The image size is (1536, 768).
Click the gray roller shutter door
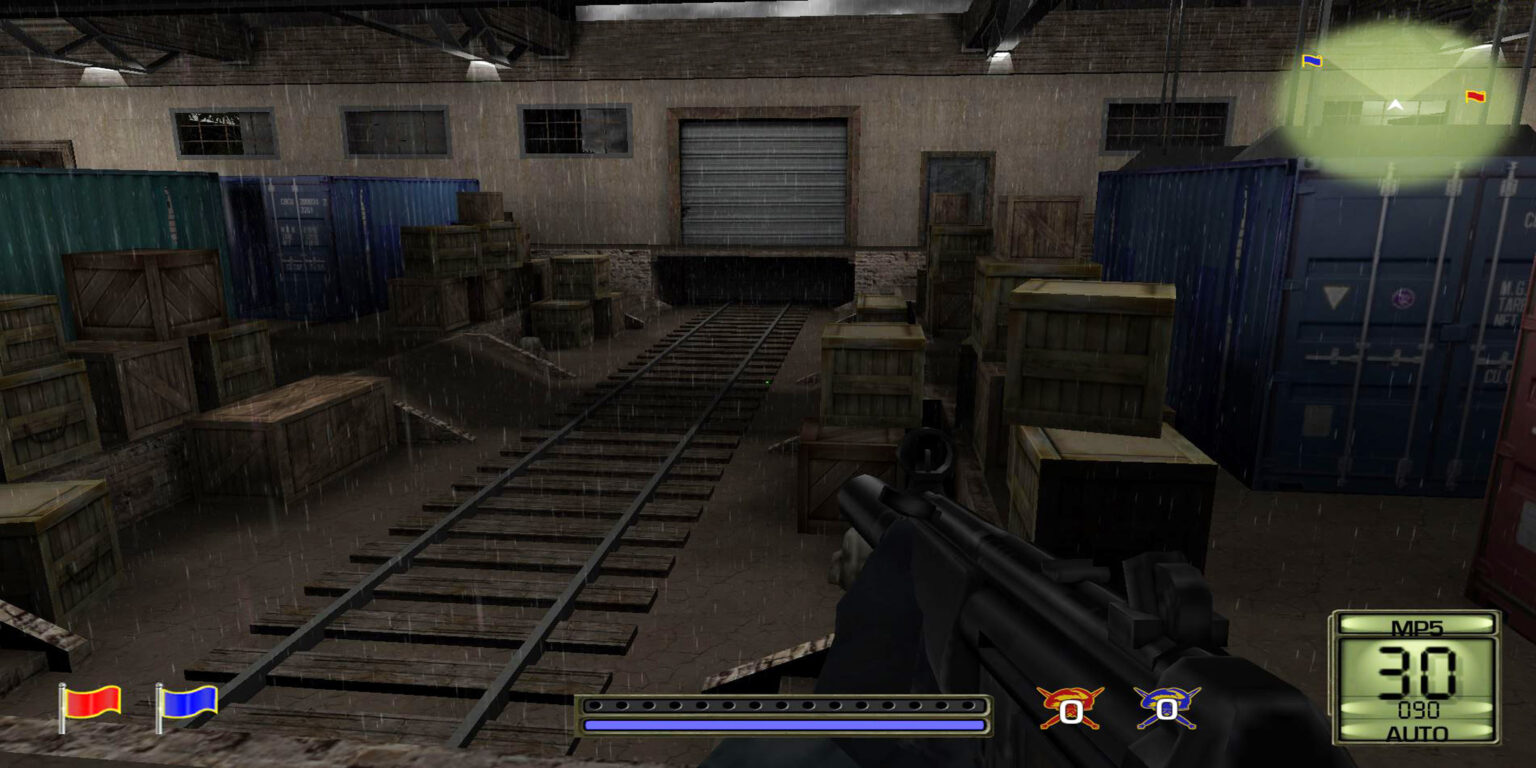tap(762, 180)
